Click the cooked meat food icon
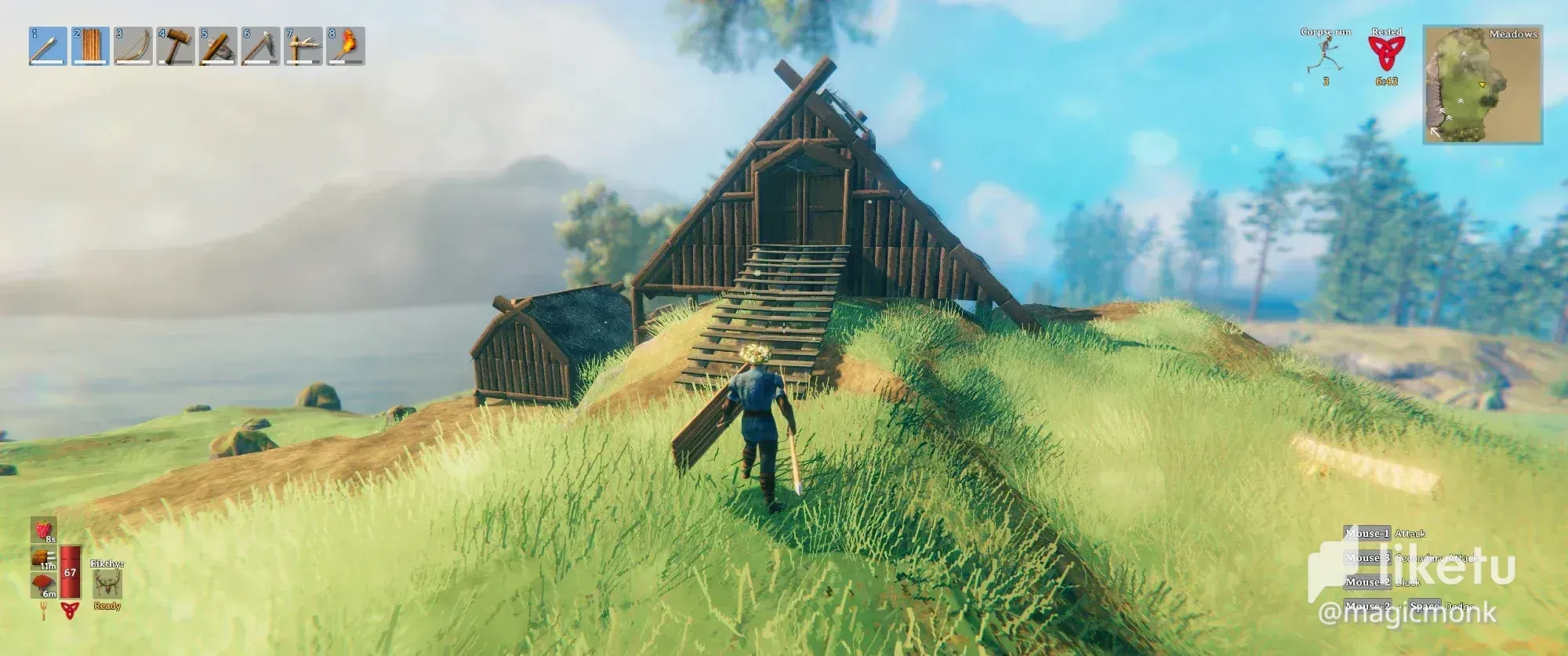The height and width of the screenshot is (656, 1568). pos(43,557)
